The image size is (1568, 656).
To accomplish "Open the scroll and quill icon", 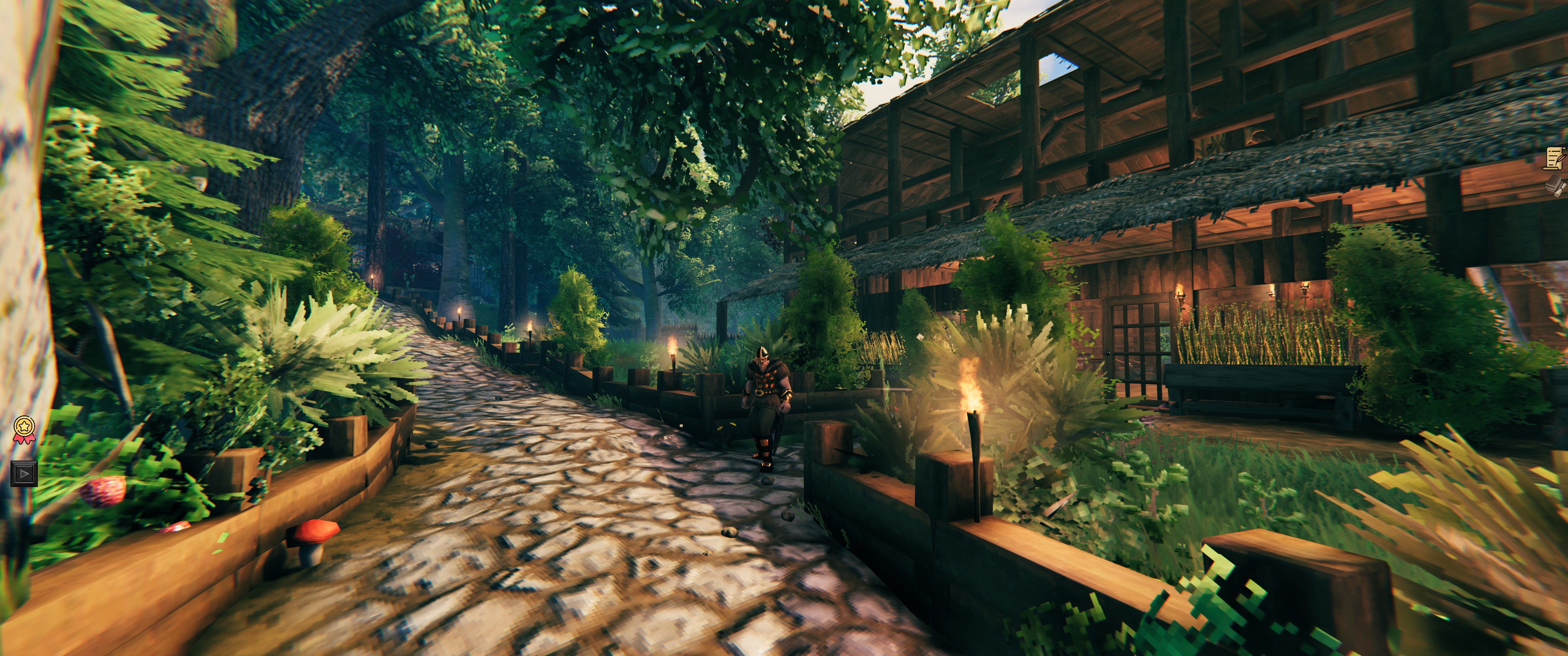I will click(x=1555, y=157).
